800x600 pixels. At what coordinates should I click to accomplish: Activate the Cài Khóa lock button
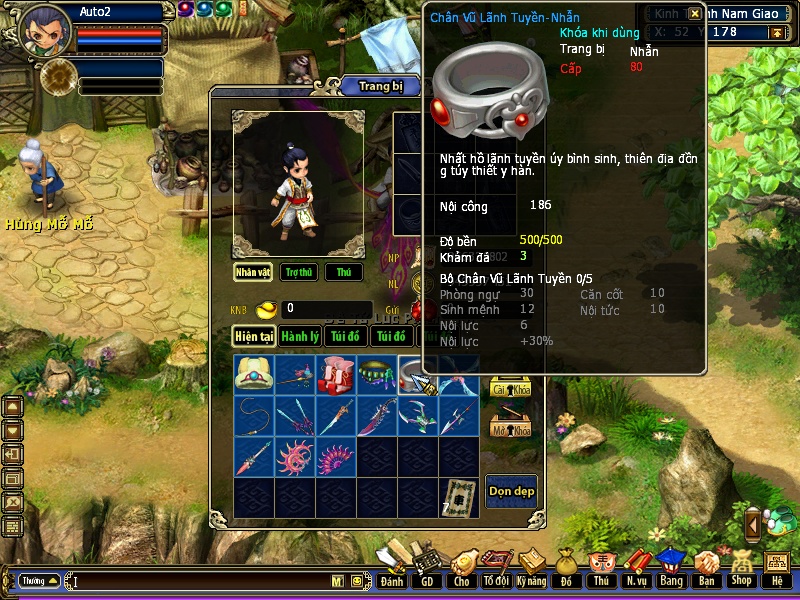(x=510, y=390)
